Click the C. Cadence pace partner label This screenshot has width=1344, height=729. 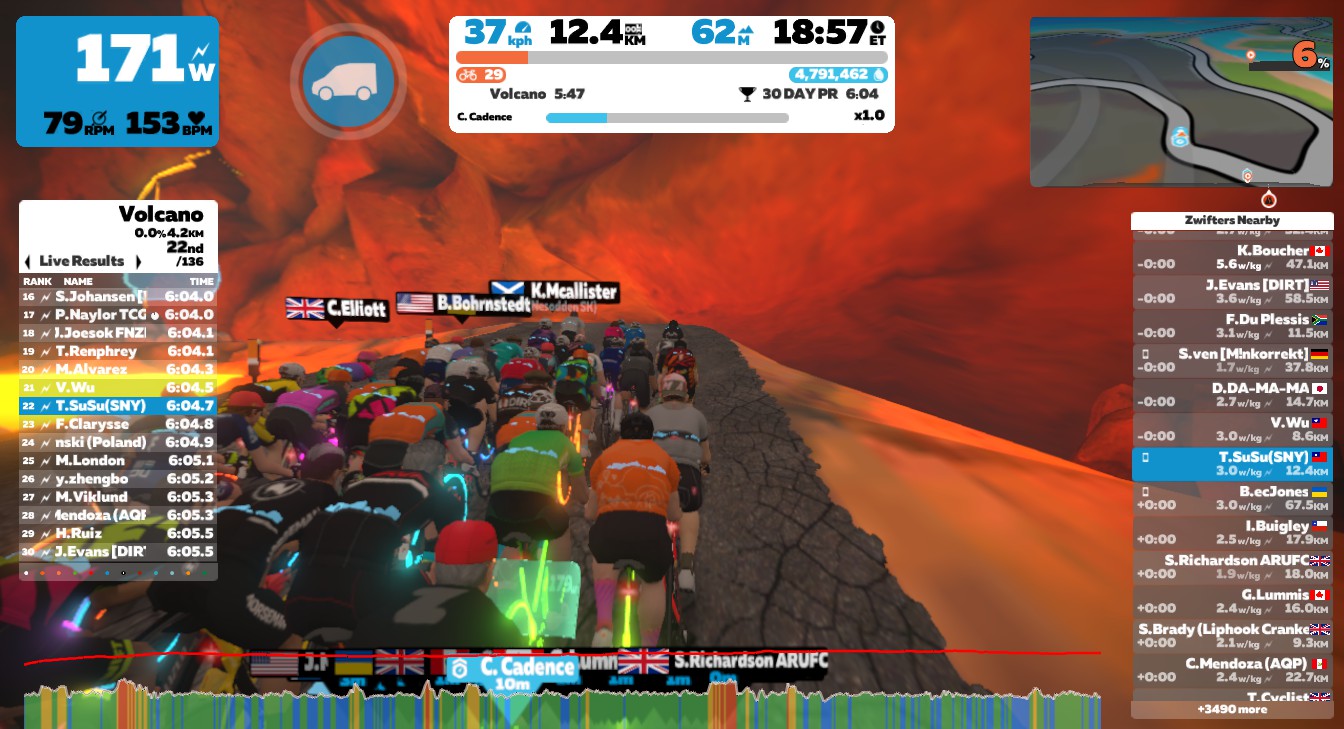513,667
